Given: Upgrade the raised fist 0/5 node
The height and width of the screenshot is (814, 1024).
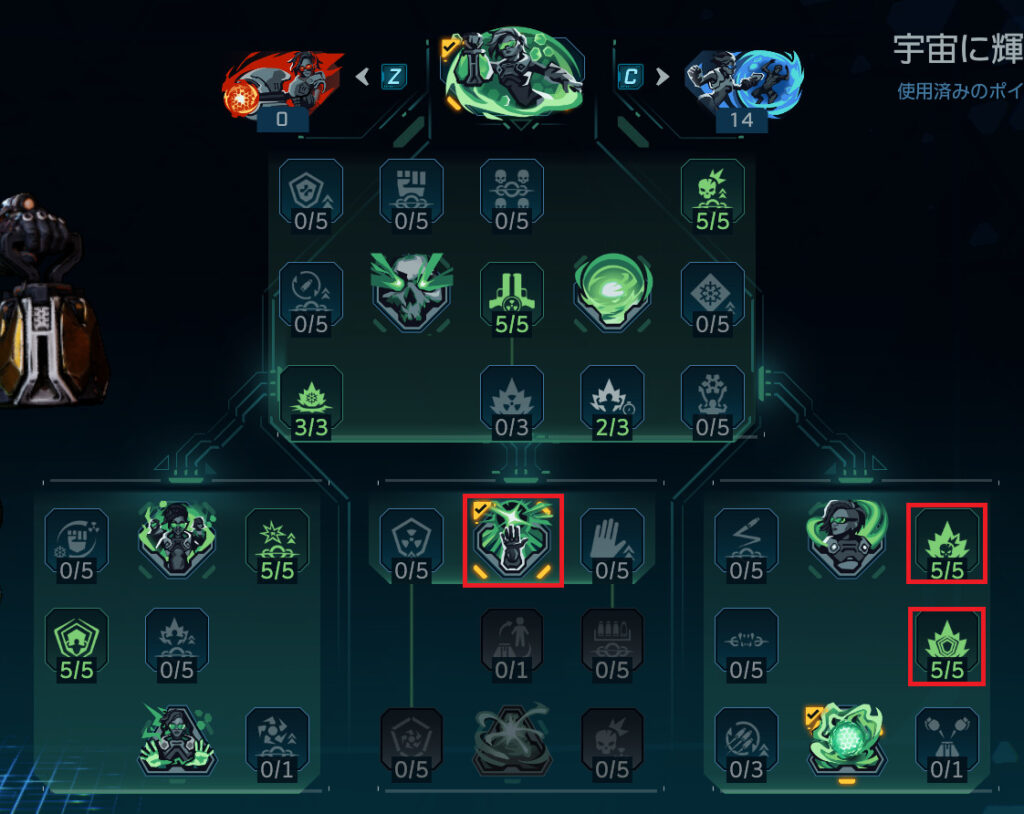Looking at the screenshot, I should (410, 192).
